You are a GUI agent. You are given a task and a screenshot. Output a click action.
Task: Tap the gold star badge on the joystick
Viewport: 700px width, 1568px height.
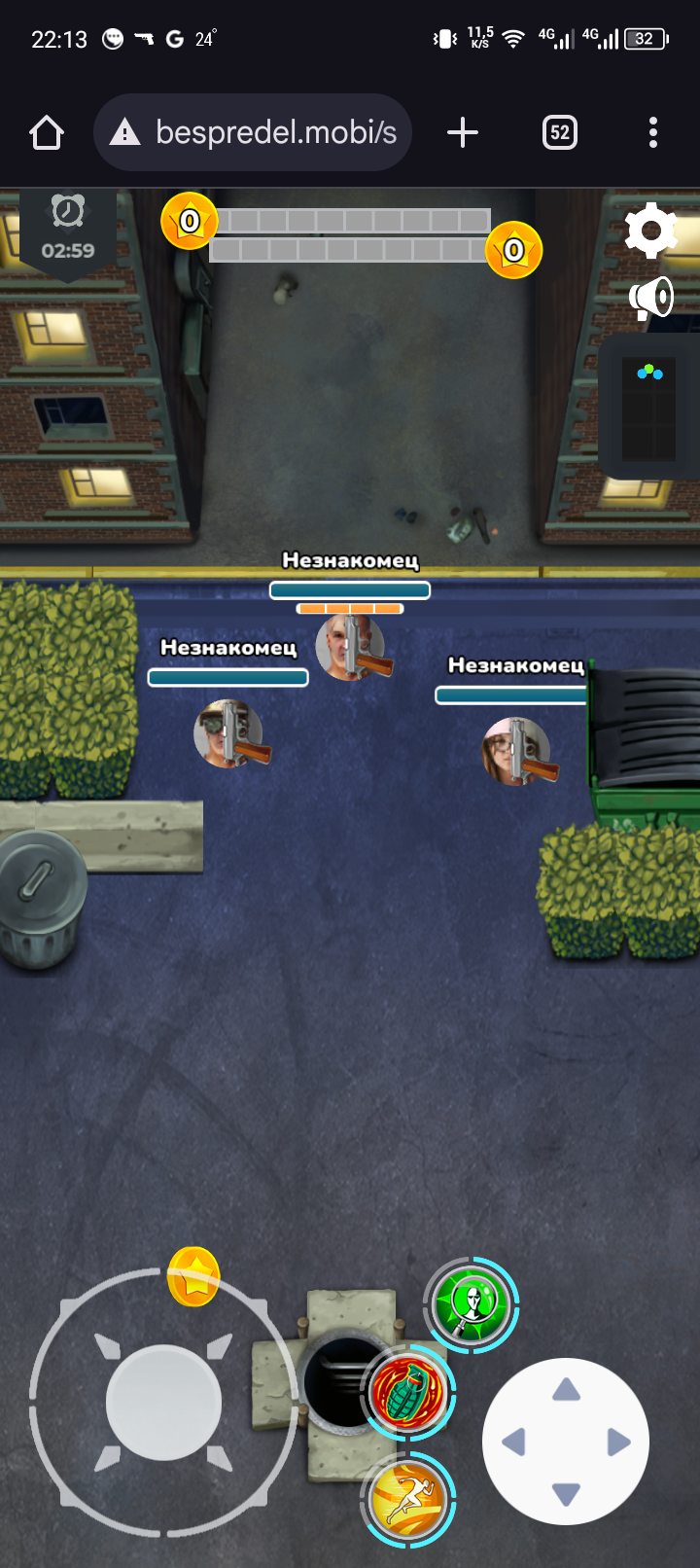click(x=193, y=1276)
